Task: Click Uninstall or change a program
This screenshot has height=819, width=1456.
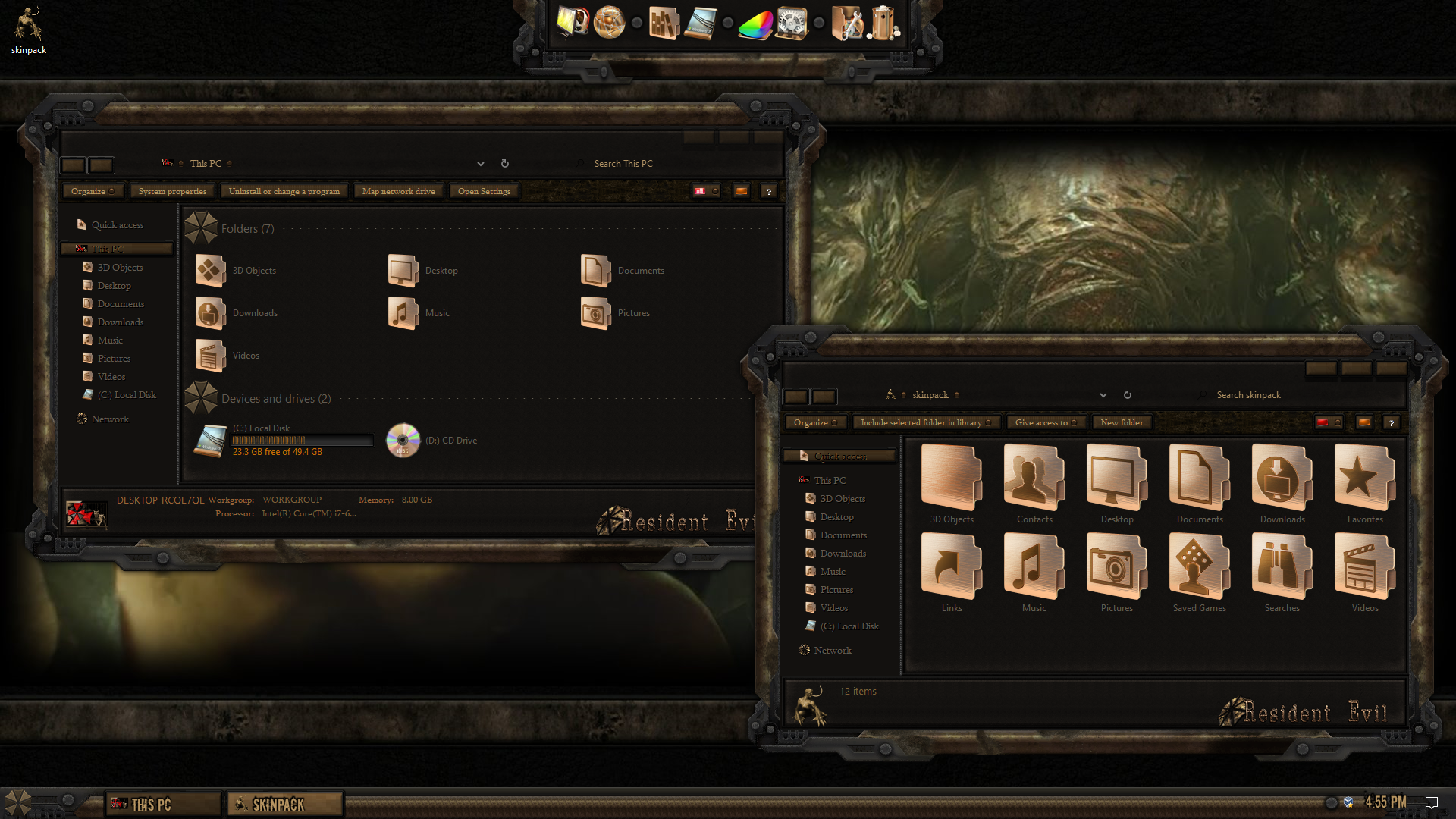Action: pyautogui.click(x=284, y=191)
